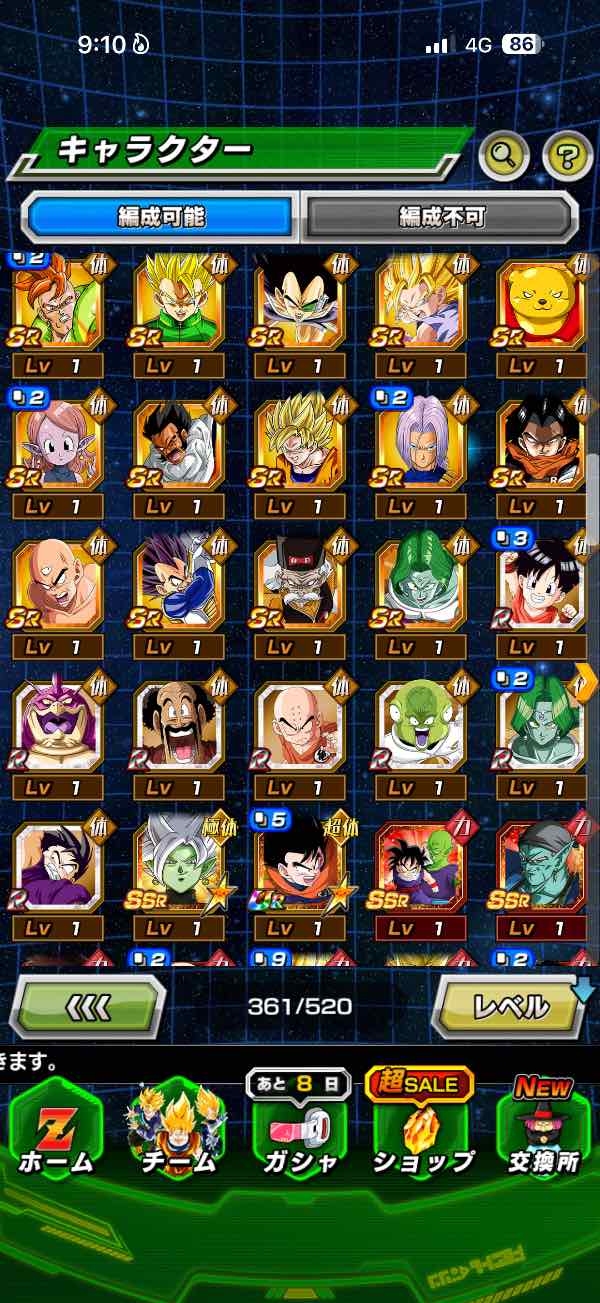Open the magnifying glass search button
The image size is (600, 1303).
503,155
